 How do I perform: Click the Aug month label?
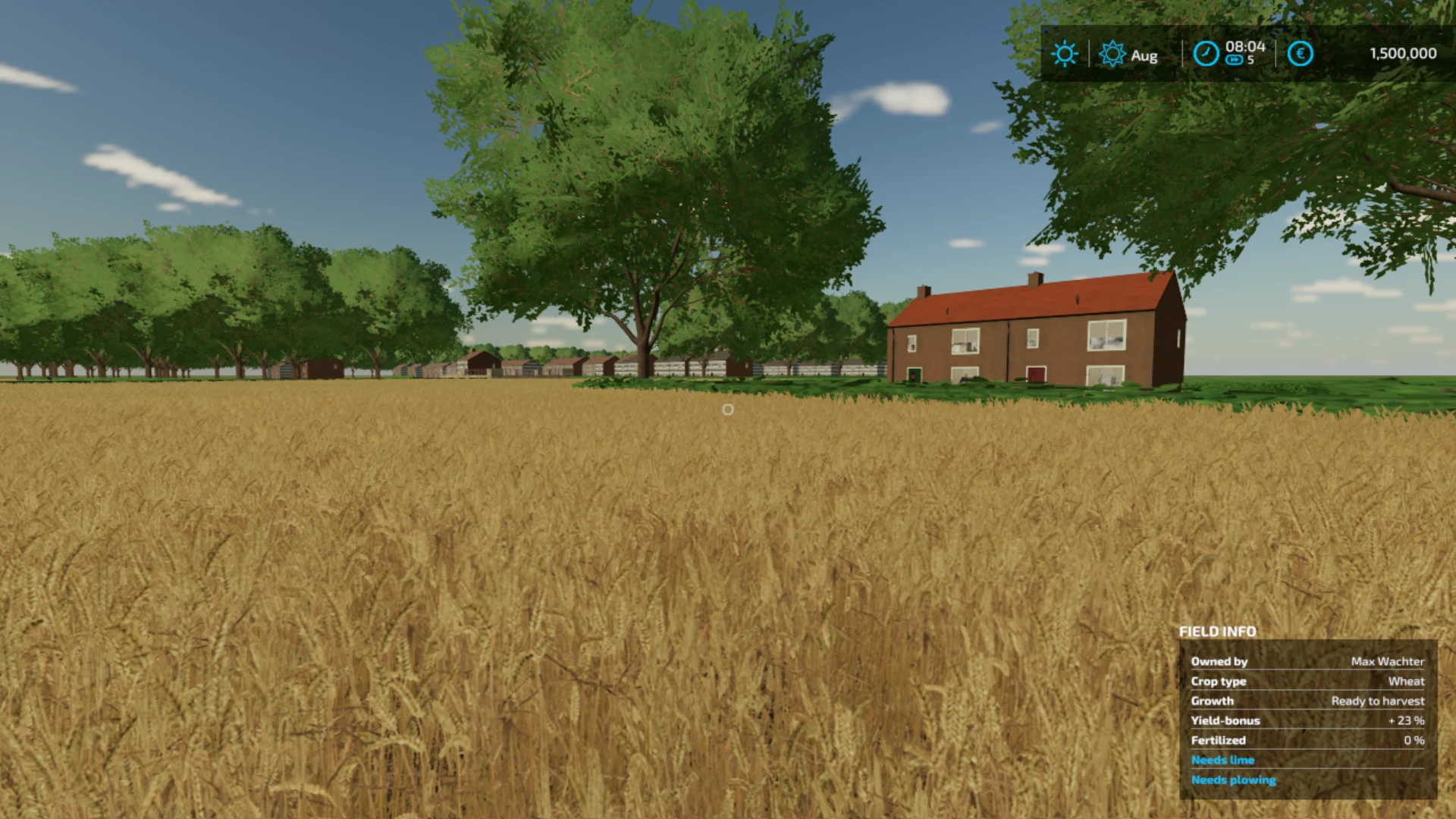(x=1143, y=55)
